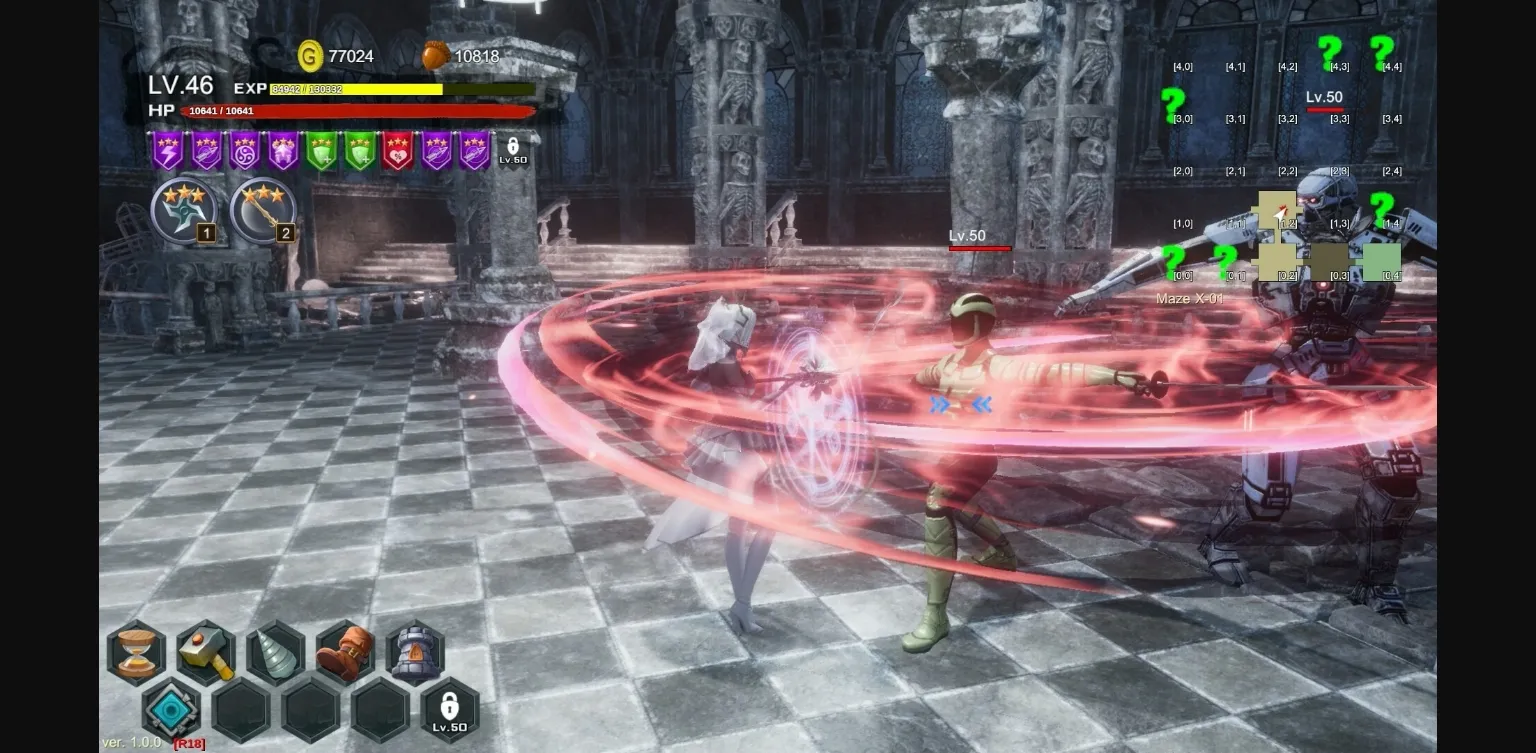The width and height of the screenshot is (1536, 753).
Task: Use the golden staff skill in slot 2
Action: (x=263, y=211)
